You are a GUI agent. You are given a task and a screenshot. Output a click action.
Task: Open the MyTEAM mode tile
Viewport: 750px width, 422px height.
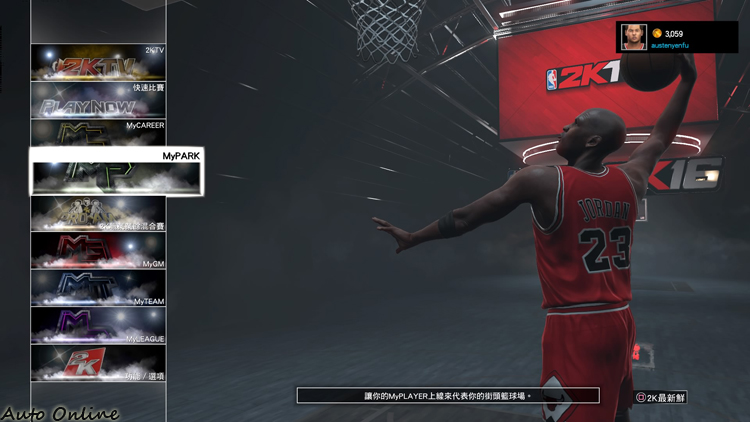tap(98, 288)
